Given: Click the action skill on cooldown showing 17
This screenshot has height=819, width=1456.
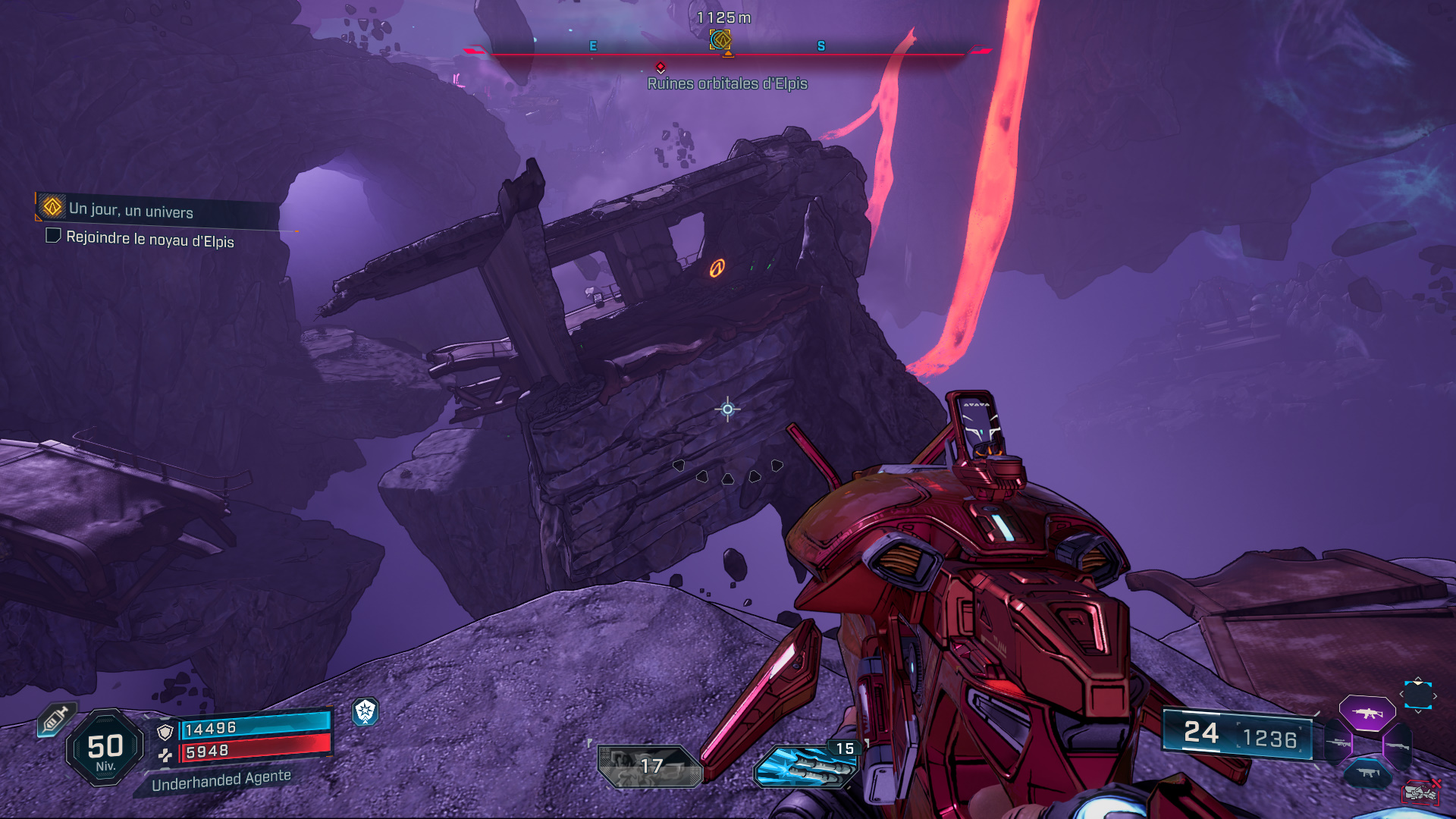Looking at the screenshot, I should pyautogui.click(x=649, y=766).
